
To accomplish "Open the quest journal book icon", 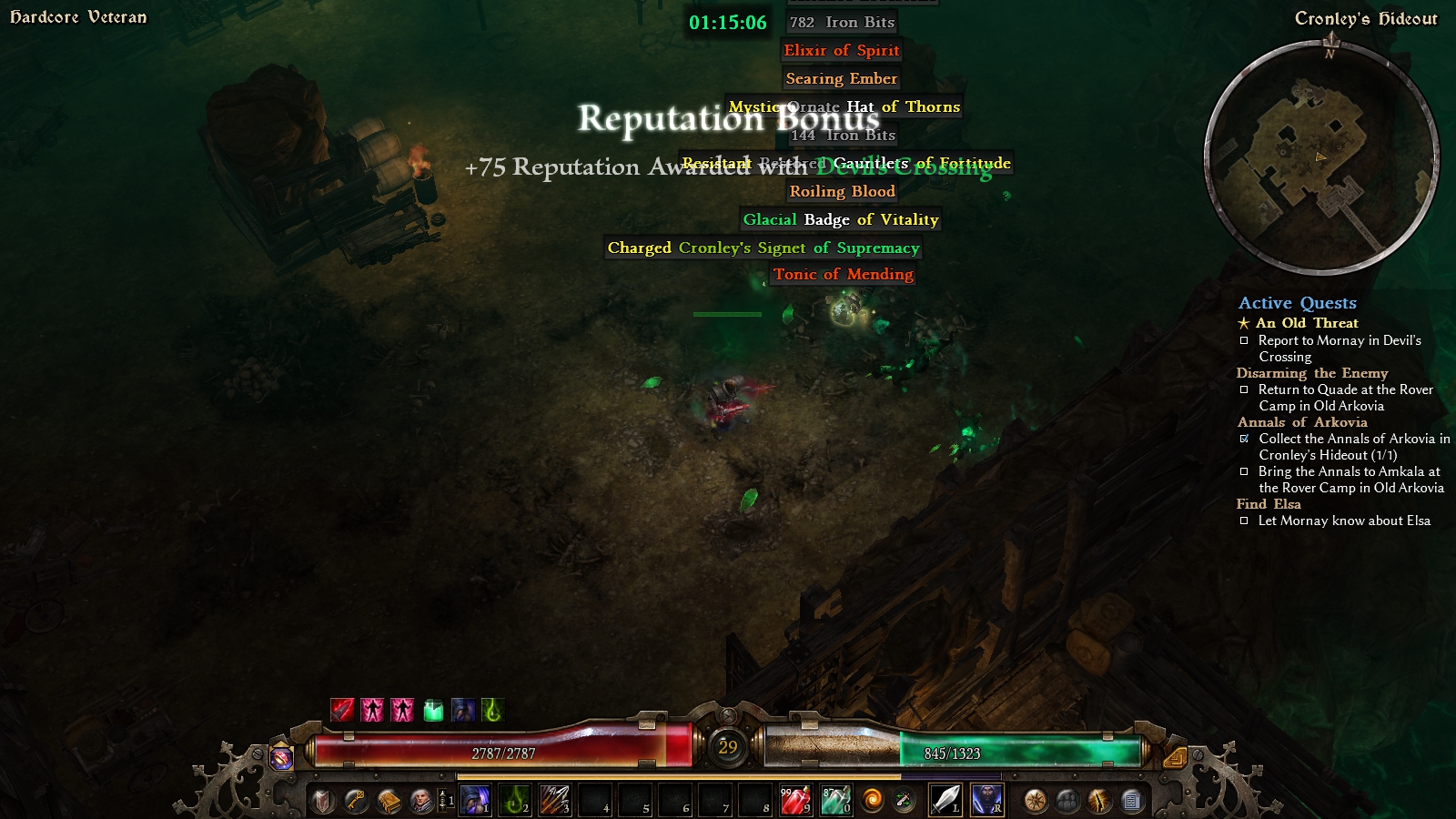I will point(389,801).
